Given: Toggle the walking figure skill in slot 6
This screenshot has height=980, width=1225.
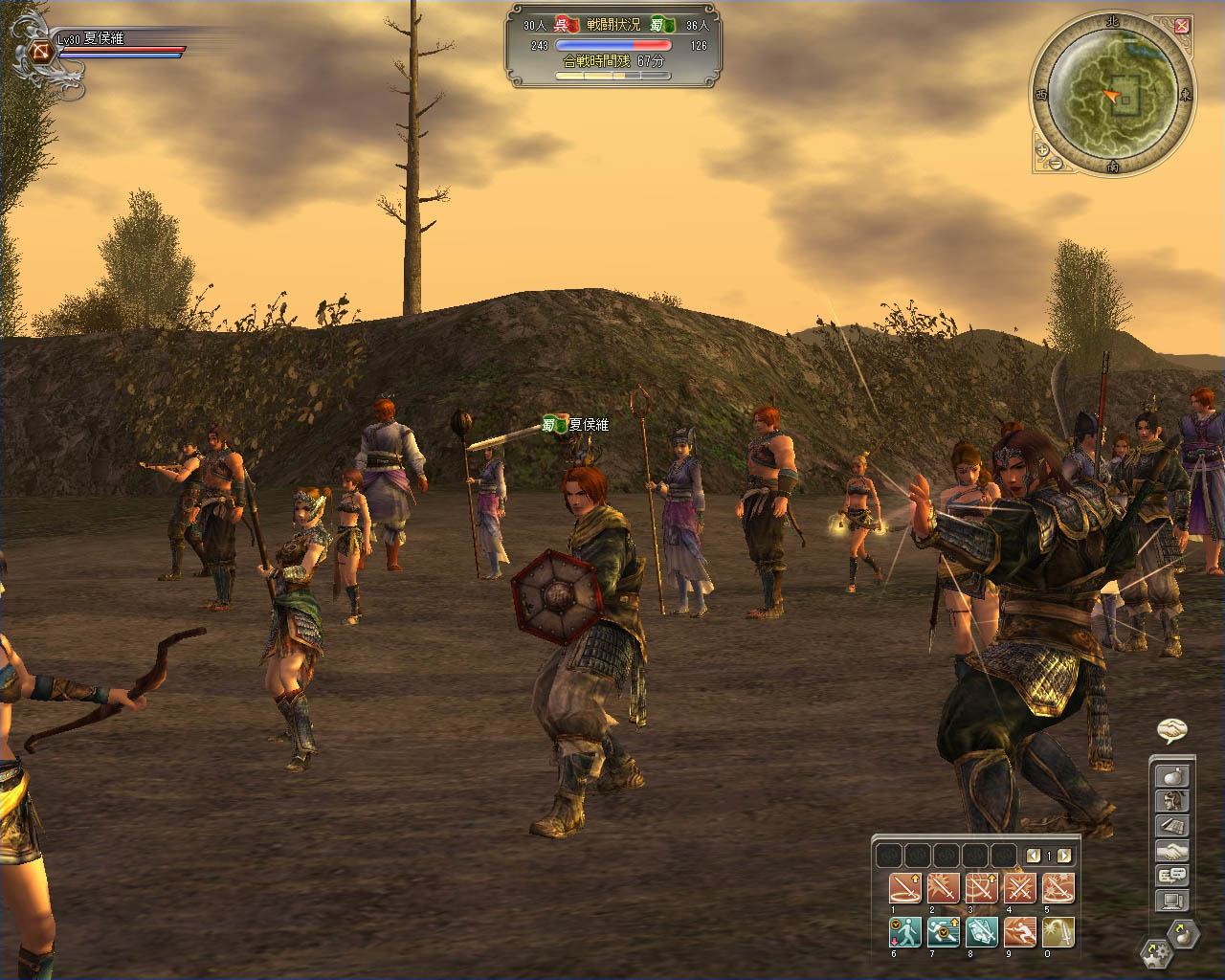Looking at the screenshot, I should pyautogui.click(x=904, y=931).
